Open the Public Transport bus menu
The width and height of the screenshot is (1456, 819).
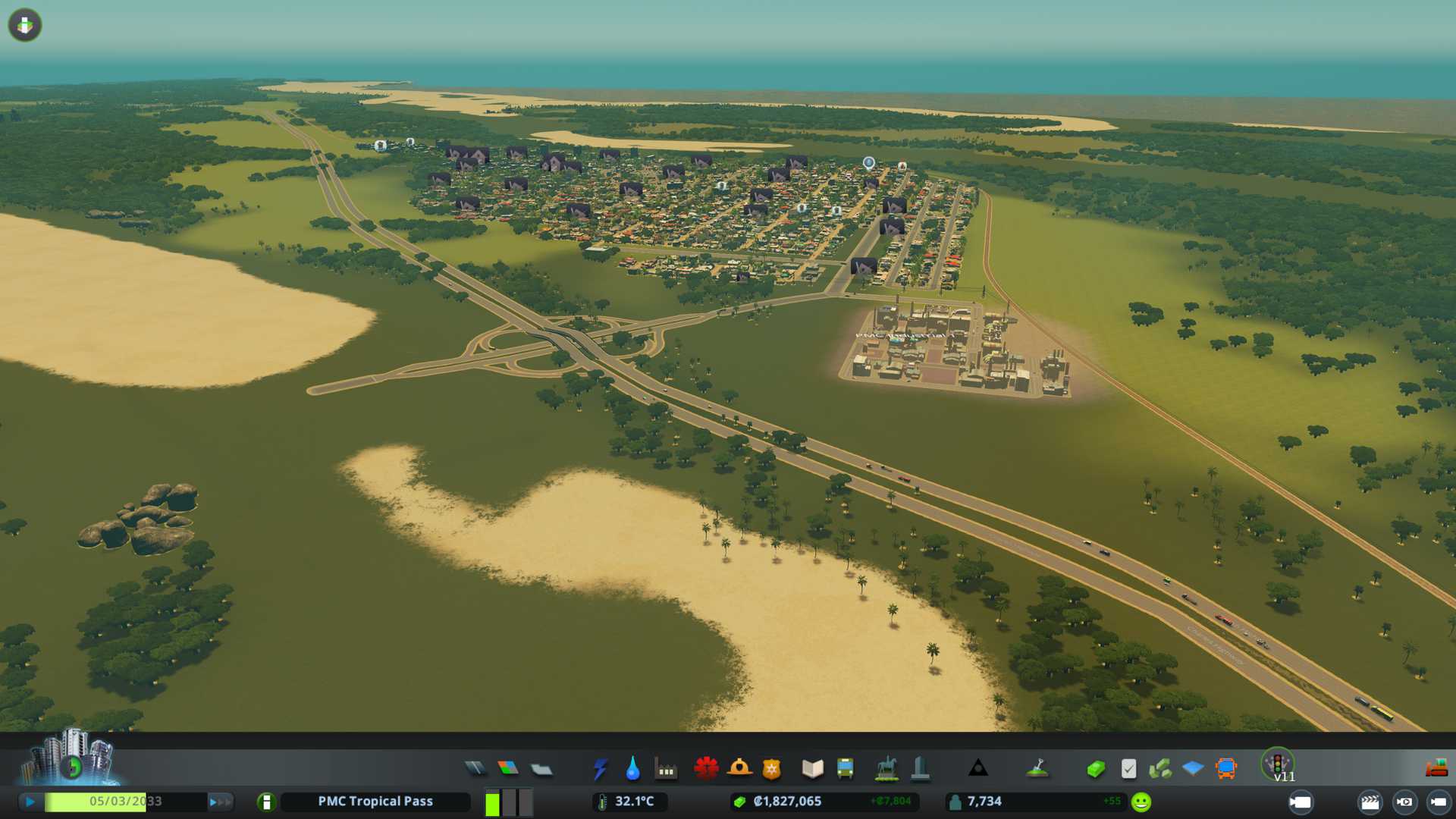[845, 769]
